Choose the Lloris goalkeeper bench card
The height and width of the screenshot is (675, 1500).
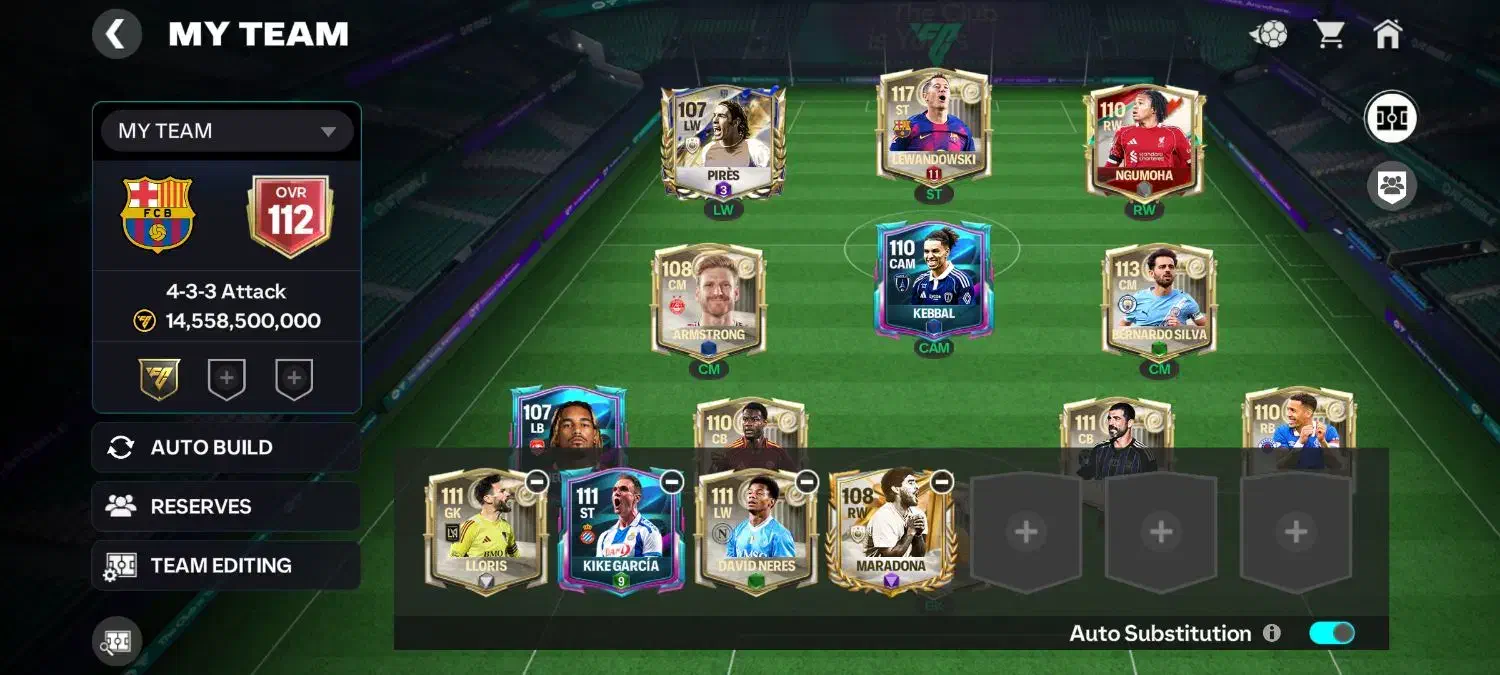click(486, 532)
